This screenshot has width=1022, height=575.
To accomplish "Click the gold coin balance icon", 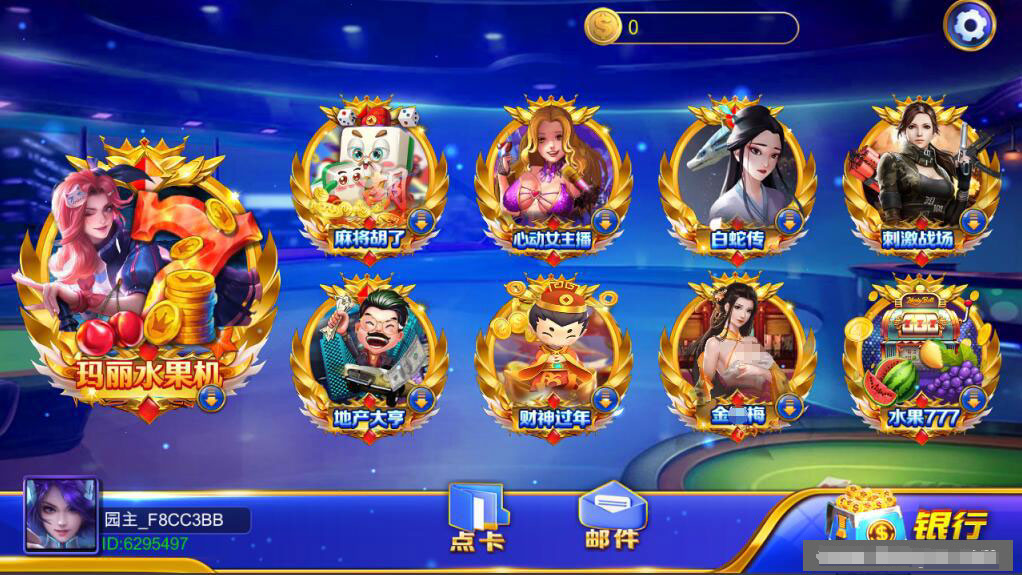I will click(x=603, y=27).
